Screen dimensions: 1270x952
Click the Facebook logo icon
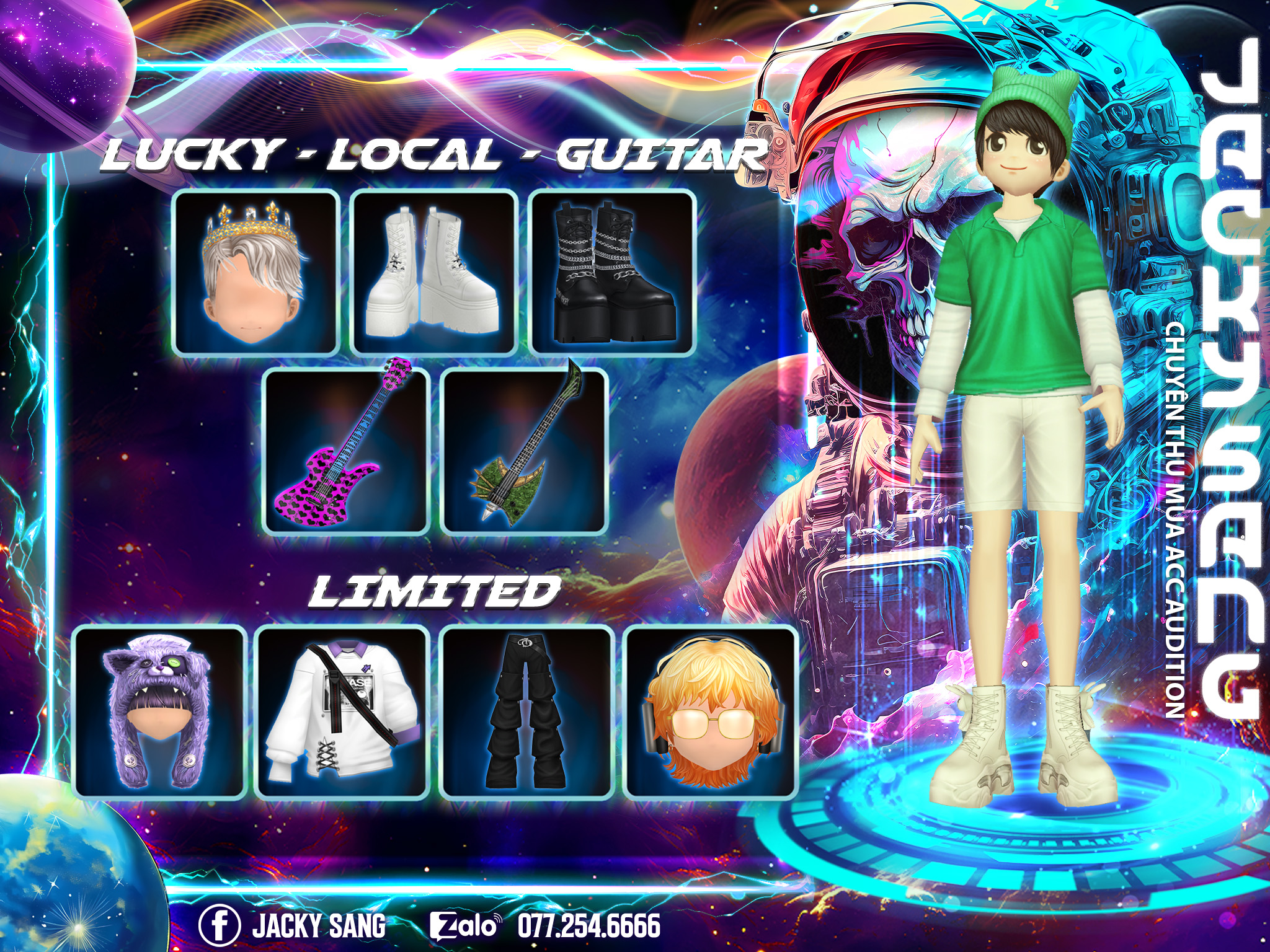point(220,925)
